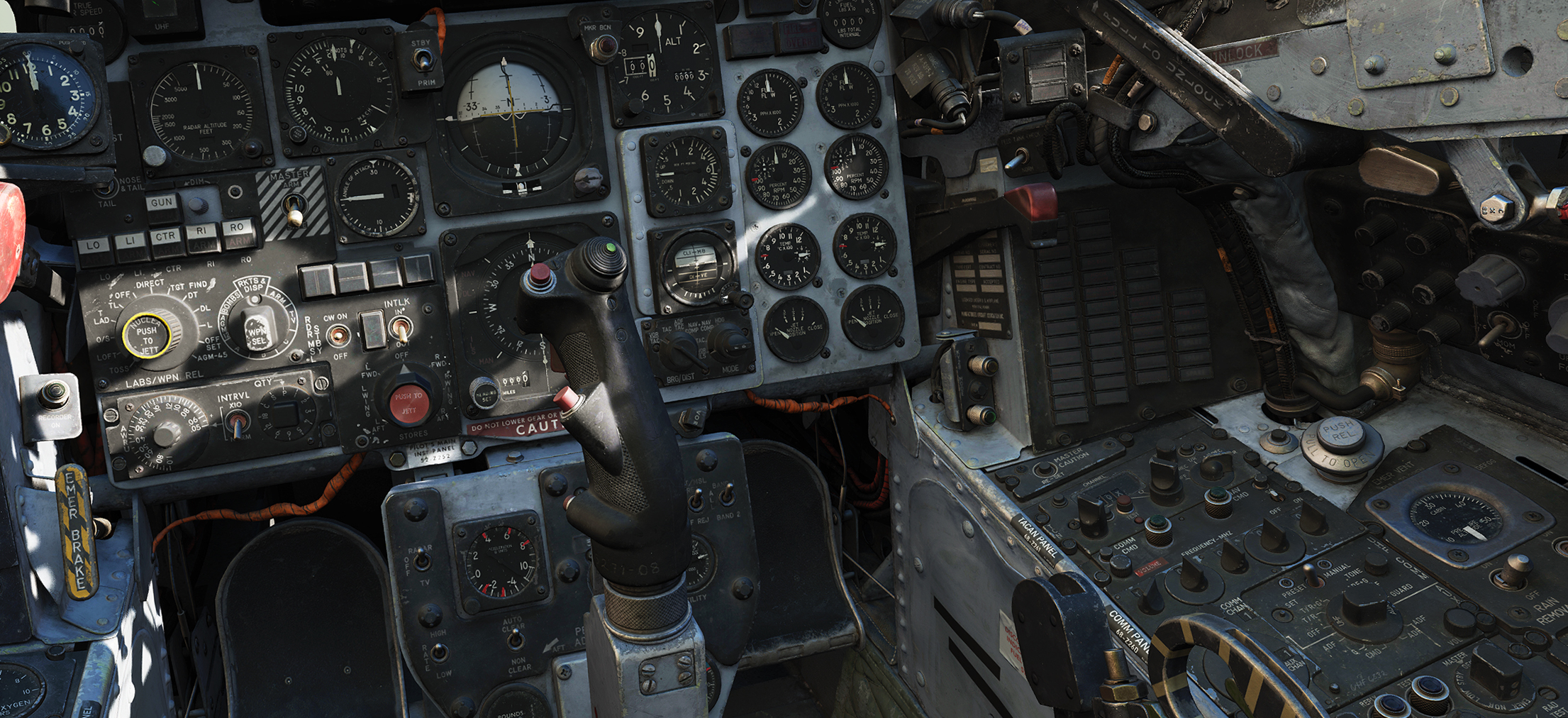The image size is (1568, 718).
Task: Click the highlighted Nuclear Push to Jett button
Action: coord(147,335)
